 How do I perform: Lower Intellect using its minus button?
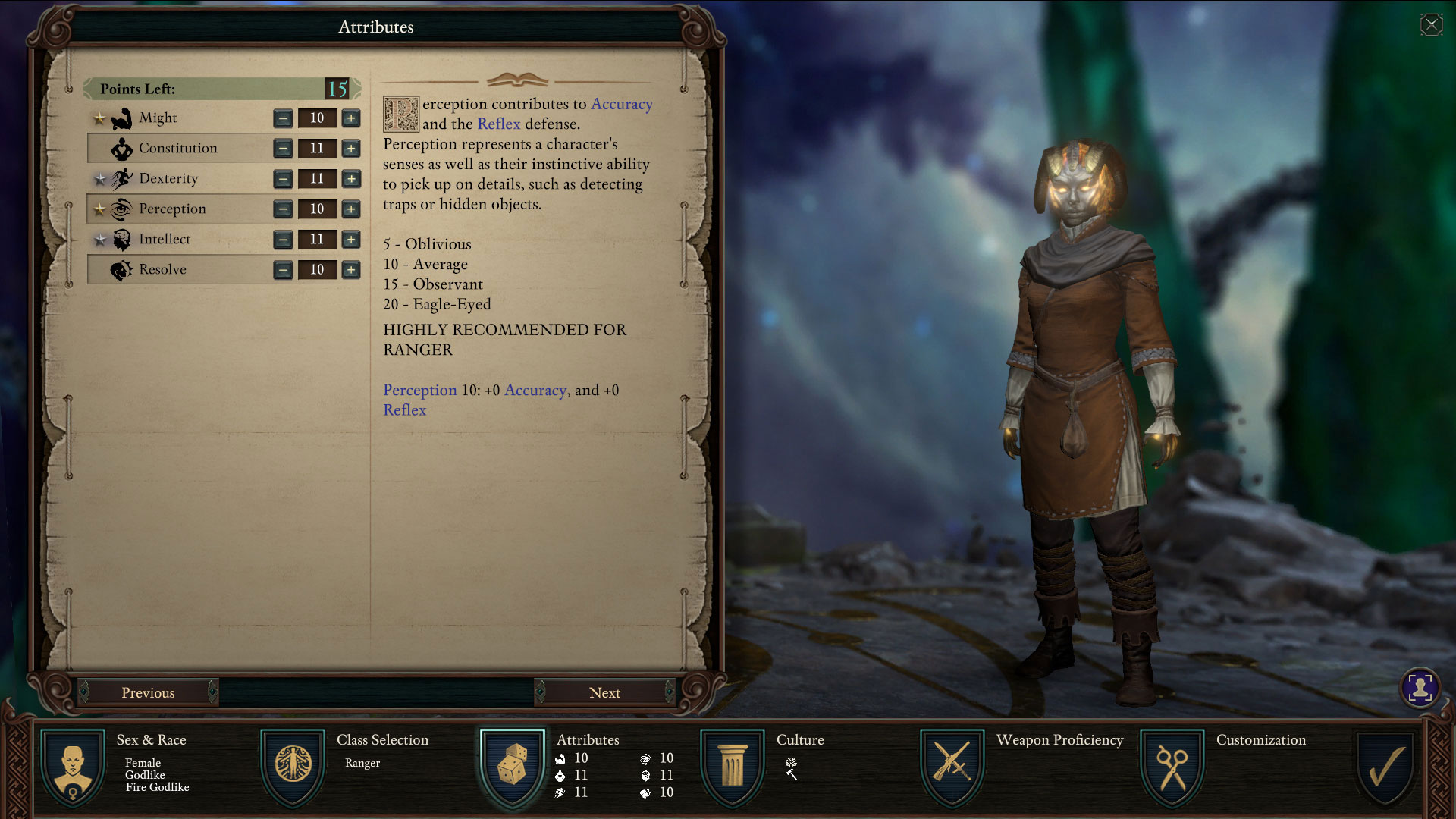[283, 240]
